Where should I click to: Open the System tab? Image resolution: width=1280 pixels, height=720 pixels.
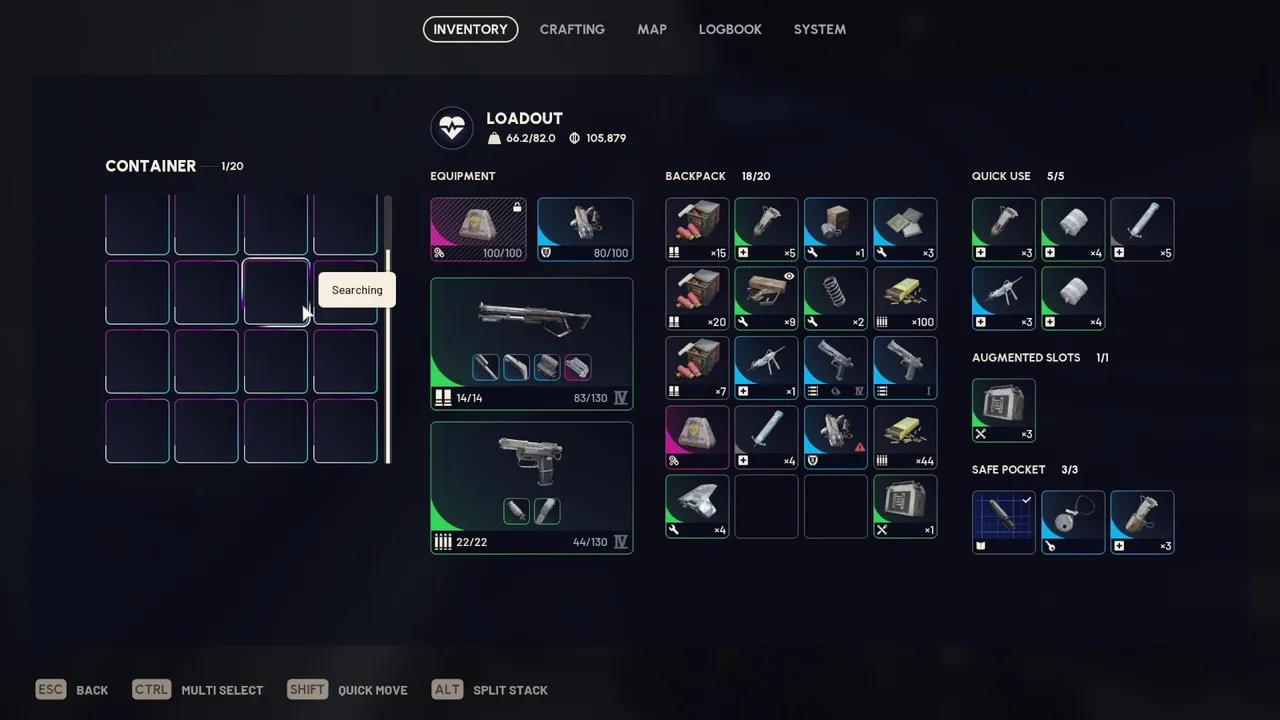click(820, 29)
